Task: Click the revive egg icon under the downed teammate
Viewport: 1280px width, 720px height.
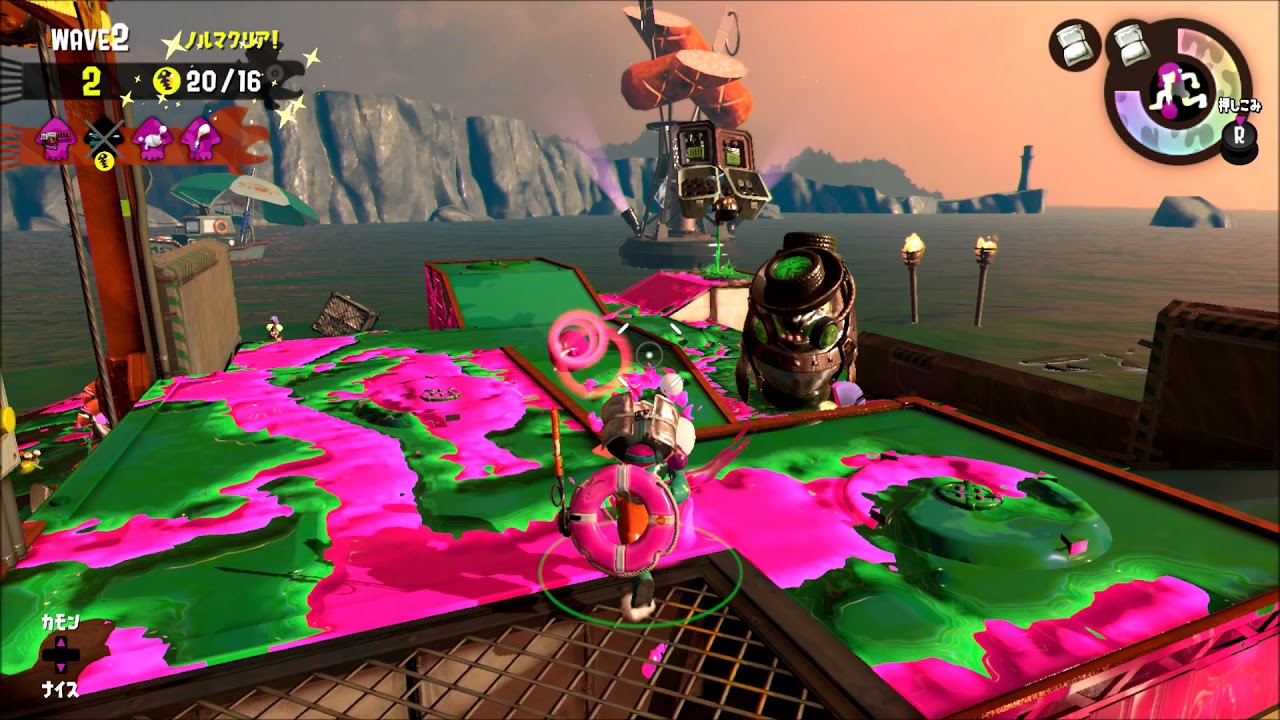Action: click(x=104, y=161)
